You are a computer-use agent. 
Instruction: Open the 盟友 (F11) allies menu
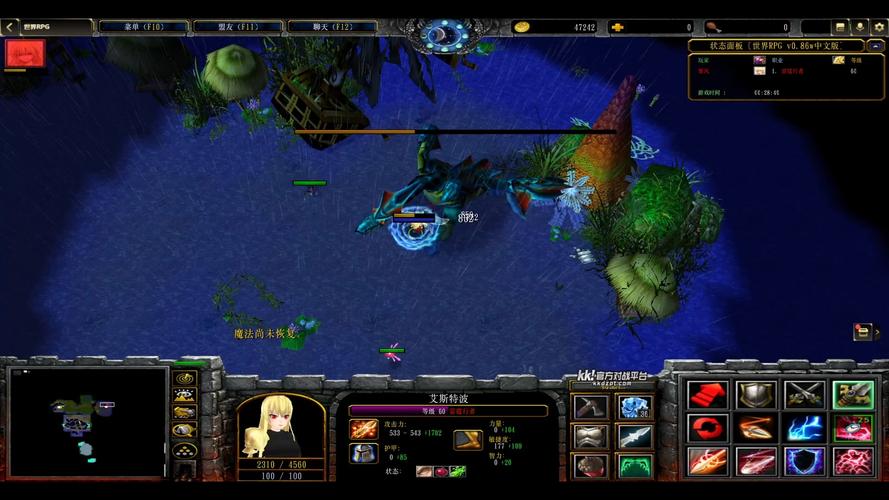(x=238, y=27)
